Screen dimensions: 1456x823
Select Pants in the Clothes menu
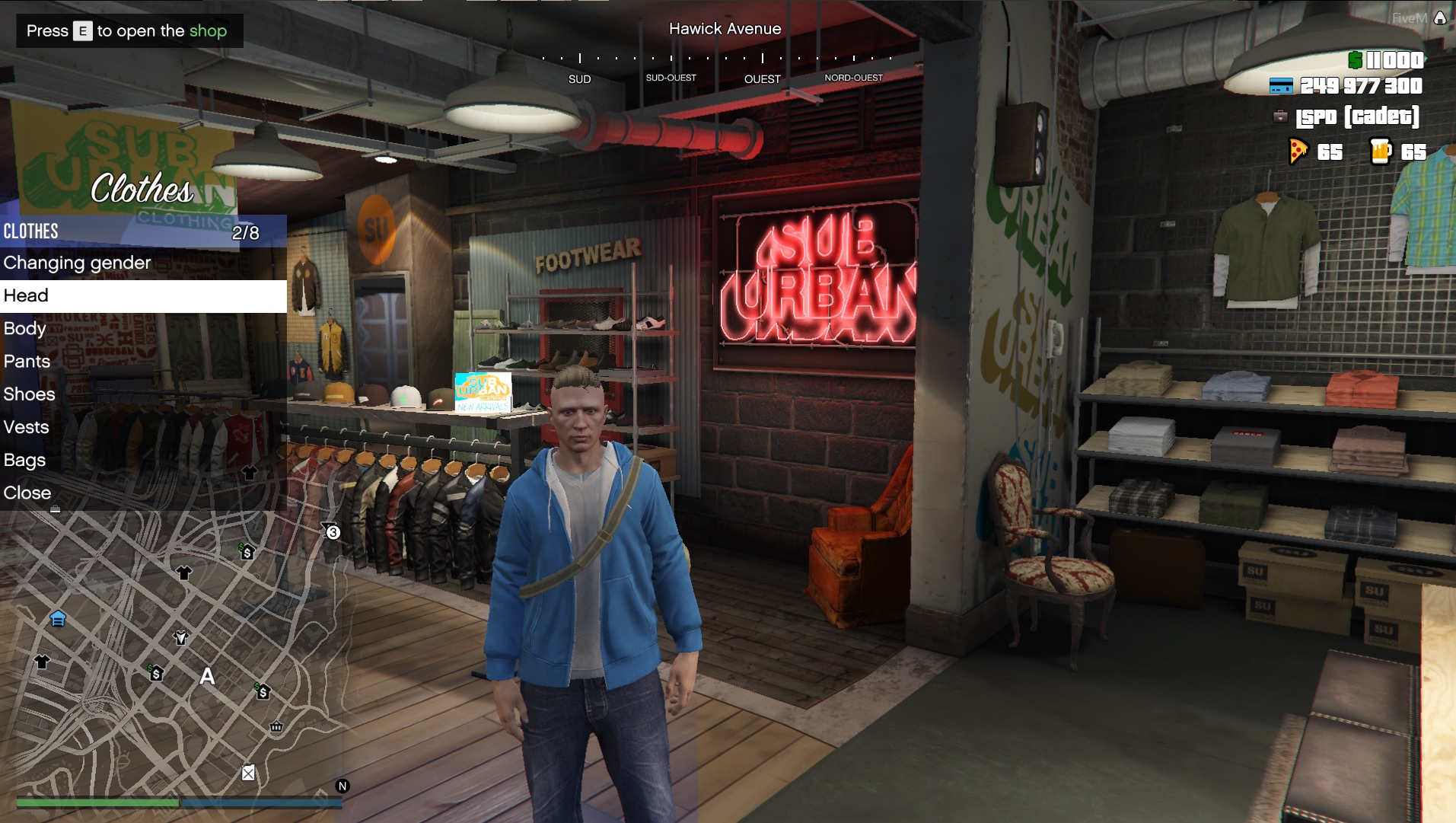27,361
